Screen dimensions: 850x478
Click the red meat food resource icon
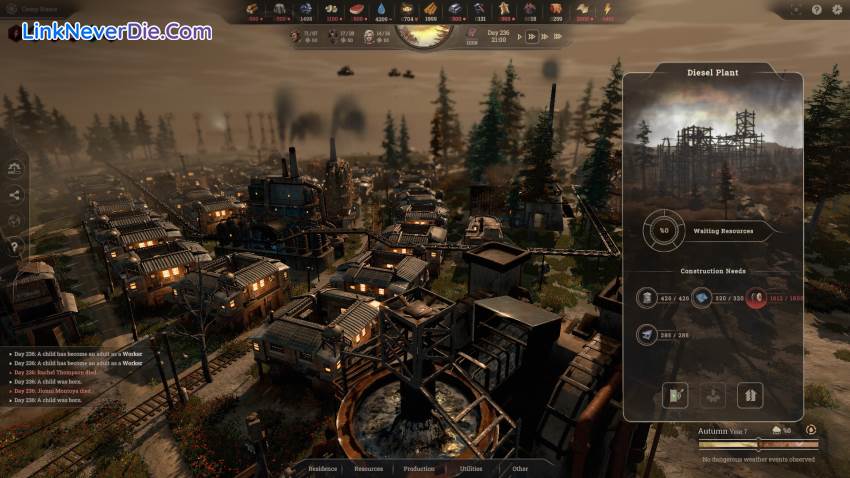[357, 10]
